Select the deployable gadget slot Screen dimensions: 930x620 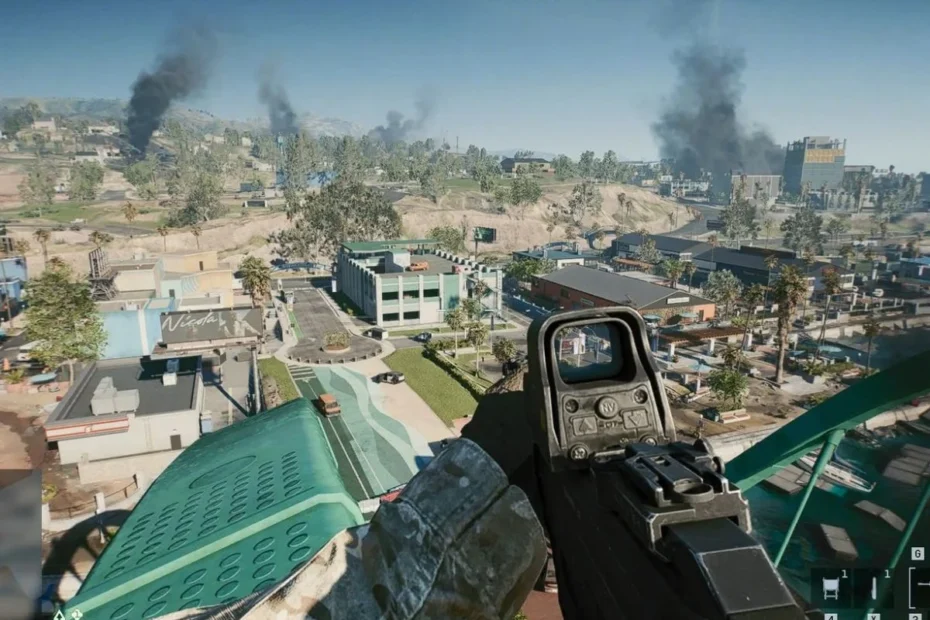point(830,590)
